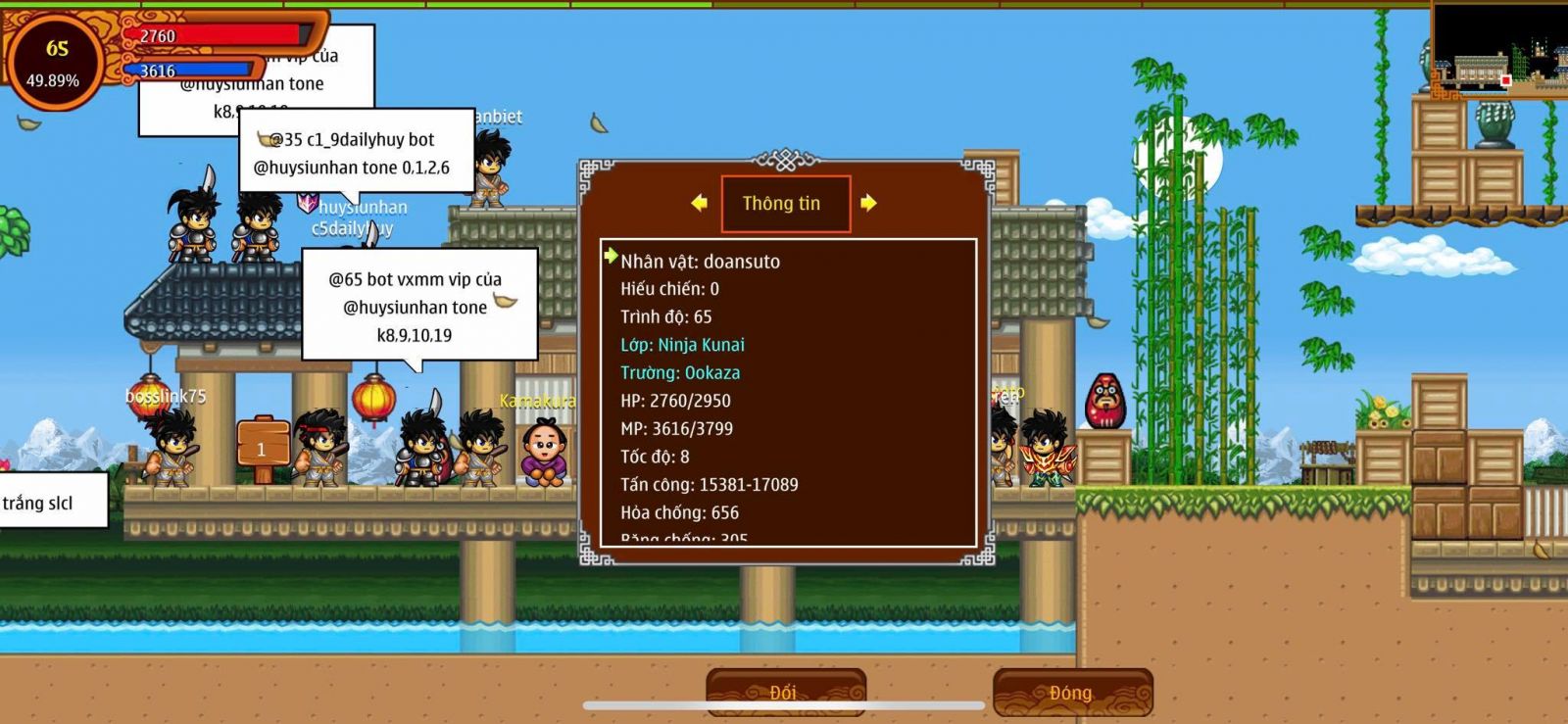1568x724 pixels.
Task: Close the info panel with Đóng
Action: point(1072,692)
